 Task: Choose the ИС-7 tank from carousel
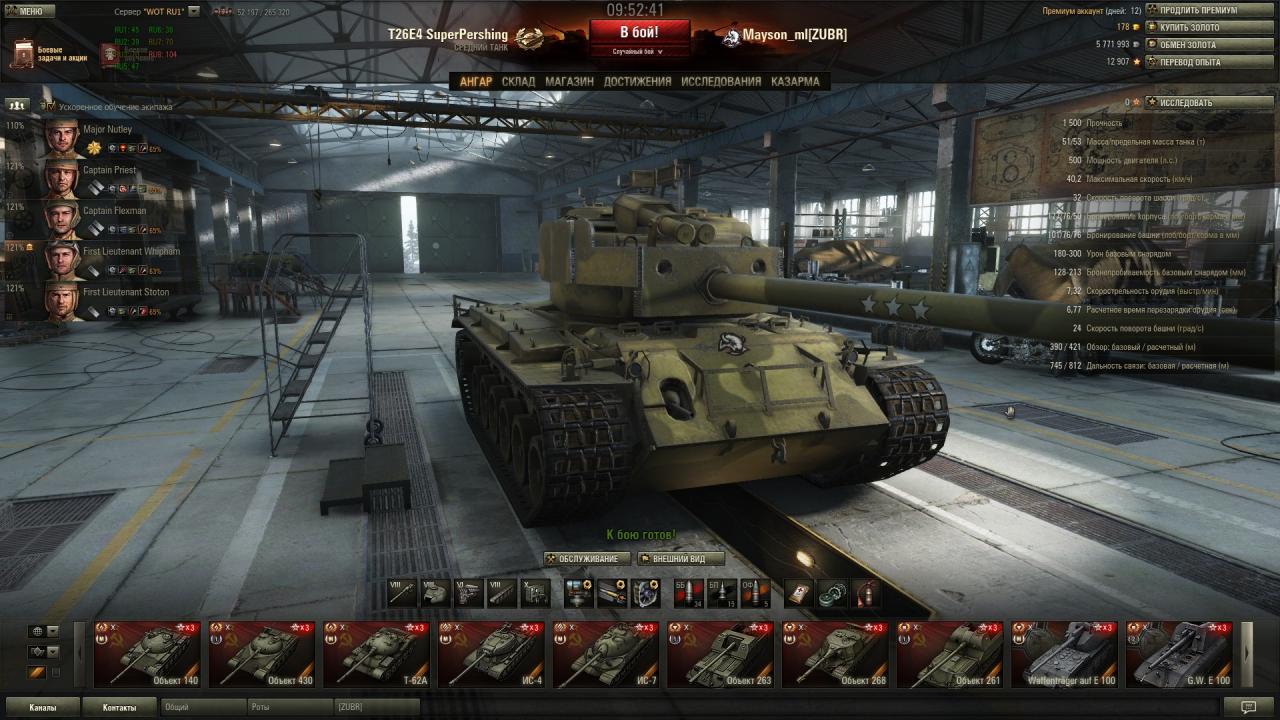click(605, 655)
